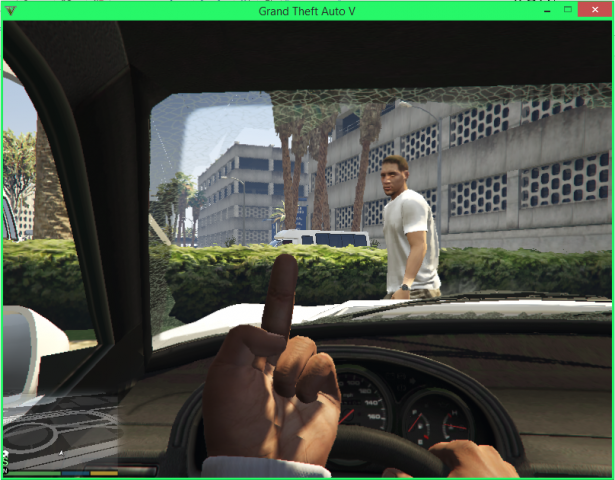The width and height of the screenshot is (615, 480).
Task: Click the player arrow on the minimap
Action: (62, 452)
